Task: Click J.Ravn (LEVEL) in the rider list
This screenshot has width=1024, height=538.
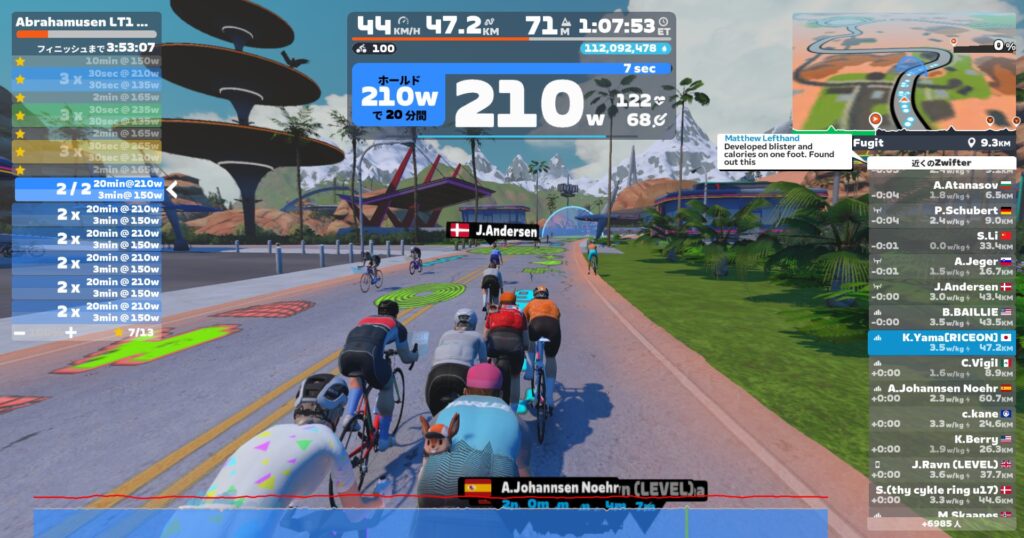Action: point(941,470)
